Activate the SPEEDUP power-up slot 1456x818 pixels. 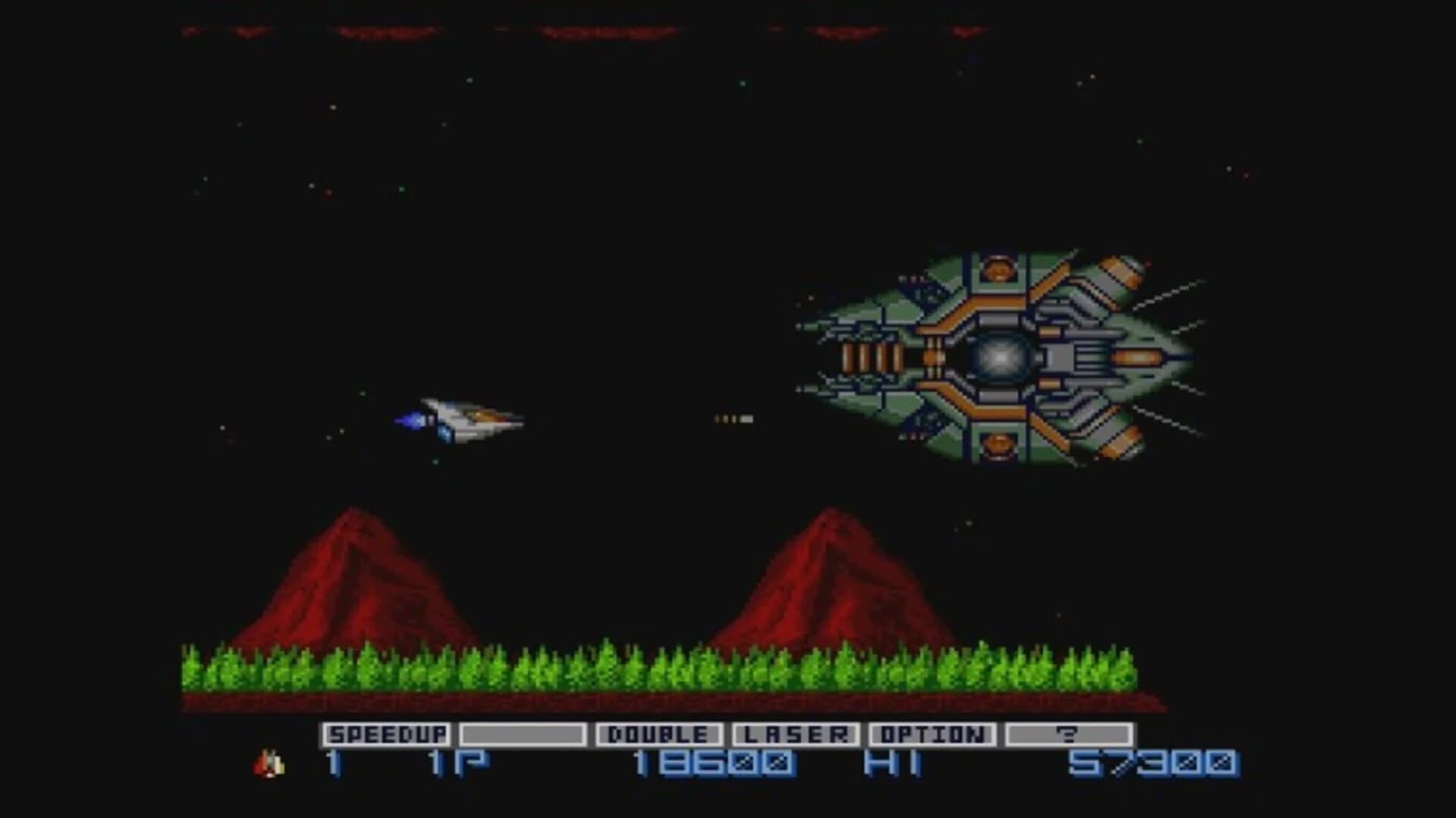388,734
